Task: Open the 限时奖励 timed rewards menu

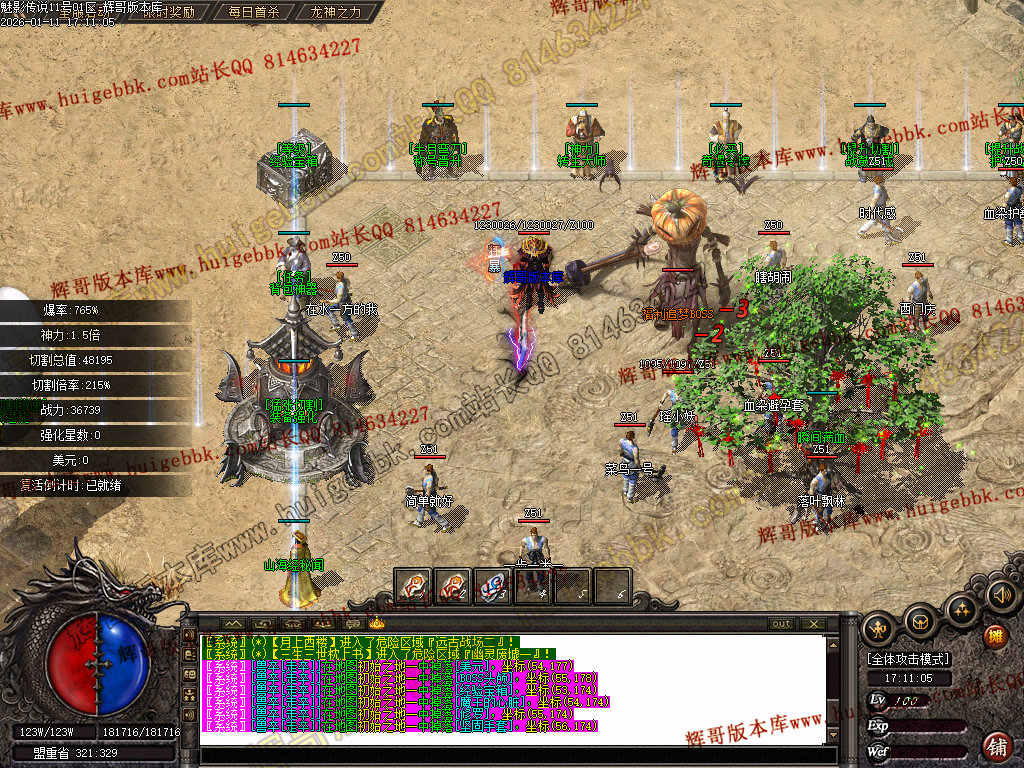Action: (168, 13)
